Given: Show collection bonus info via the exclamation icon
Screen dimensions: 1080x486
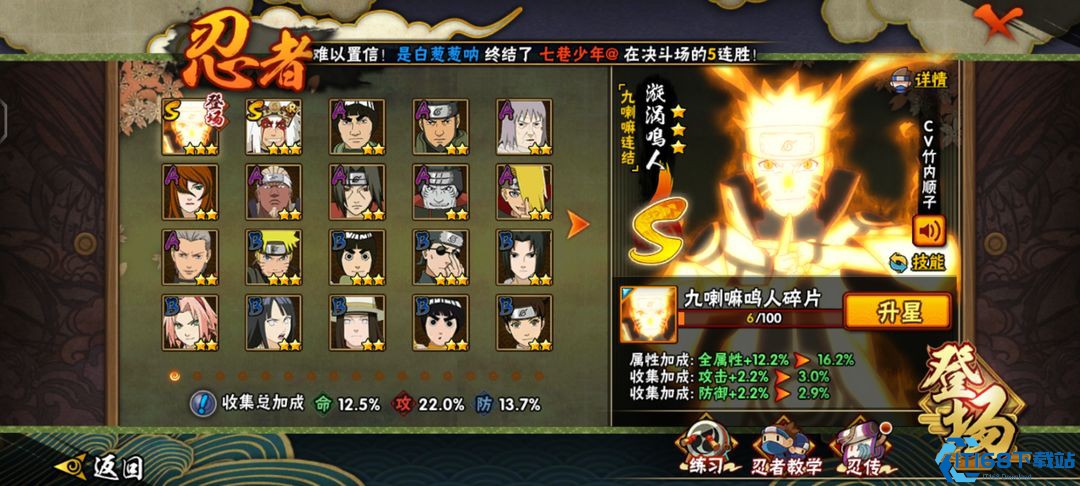Looking at the screenshot, I should click(203, 404).
